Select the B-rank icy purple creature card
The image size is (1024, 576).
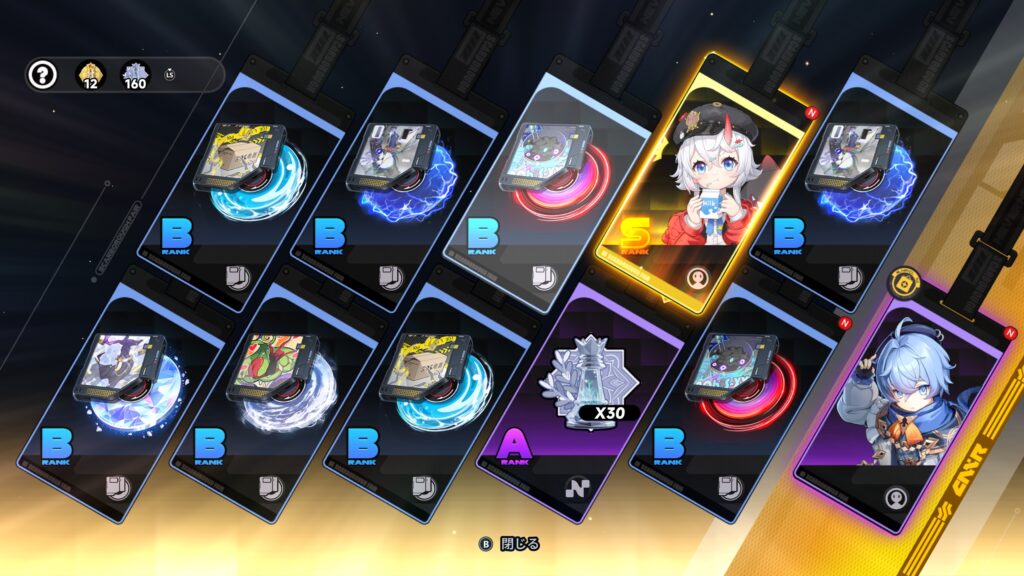[128, 388]
